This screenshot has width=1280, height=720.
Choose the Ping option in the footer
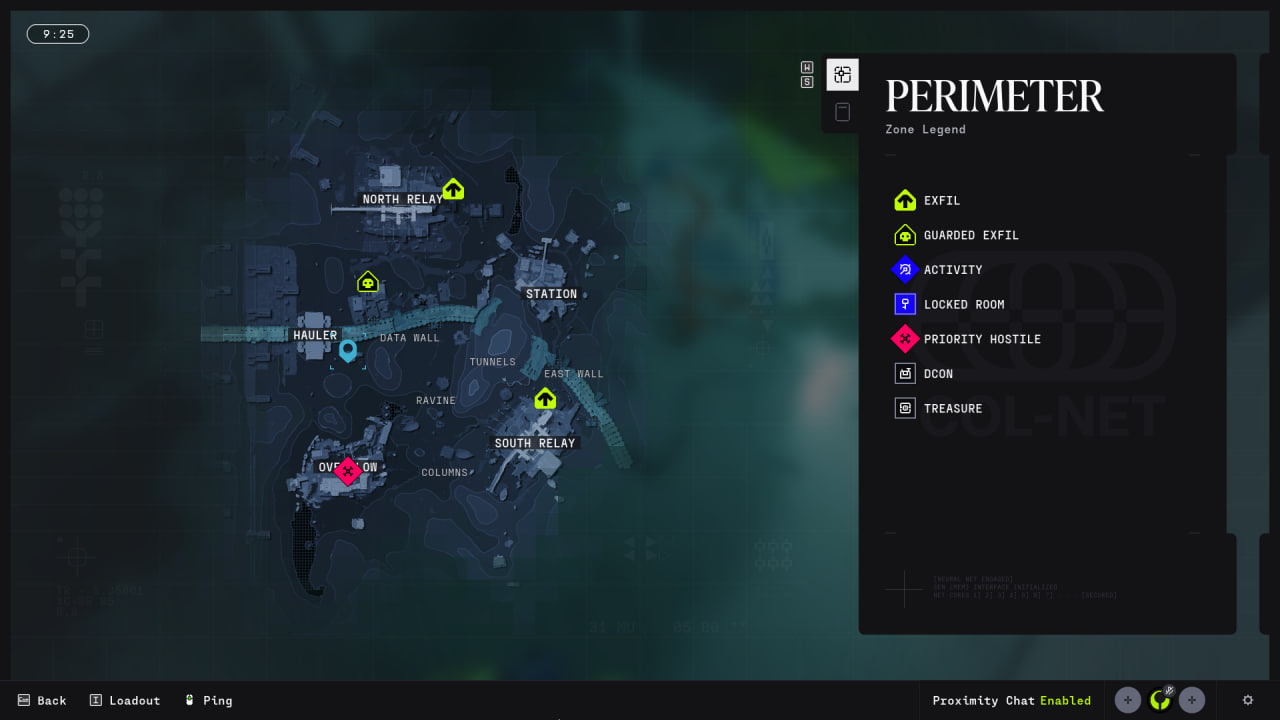tap(208, 700)
